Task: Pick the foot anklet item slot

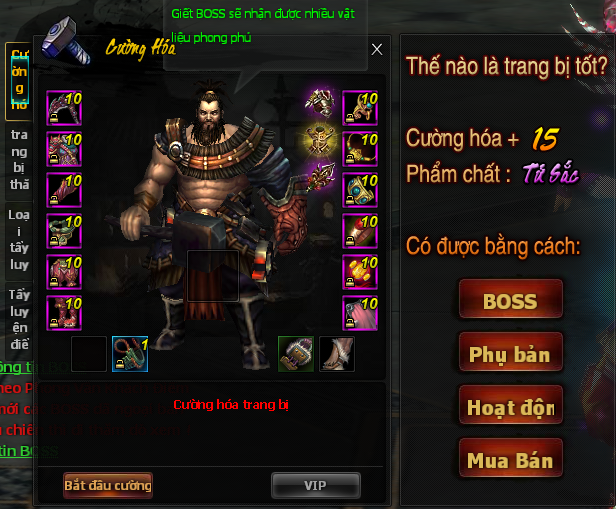Action: 337,354
